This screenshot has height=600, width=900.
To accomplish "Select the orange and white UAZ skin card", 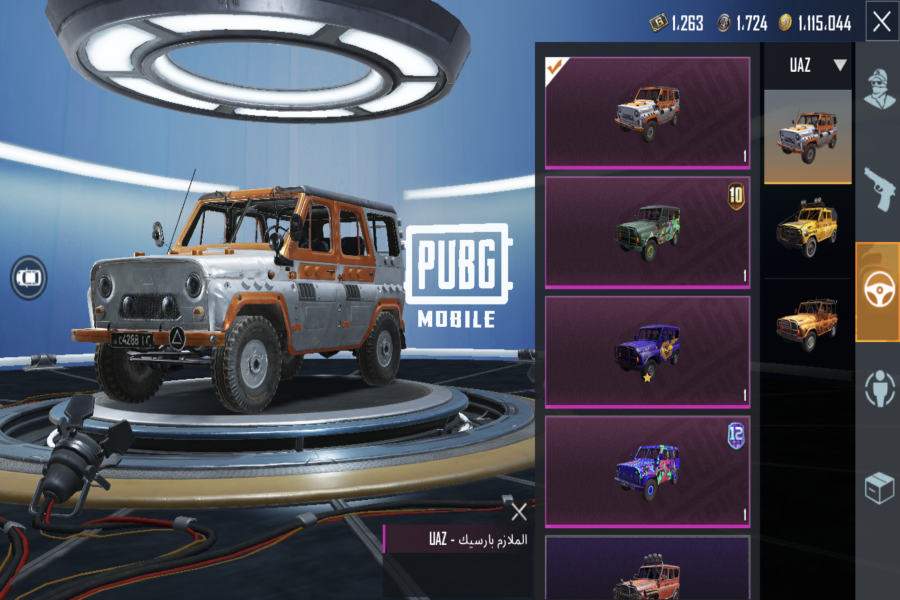I will coord(647,112).
